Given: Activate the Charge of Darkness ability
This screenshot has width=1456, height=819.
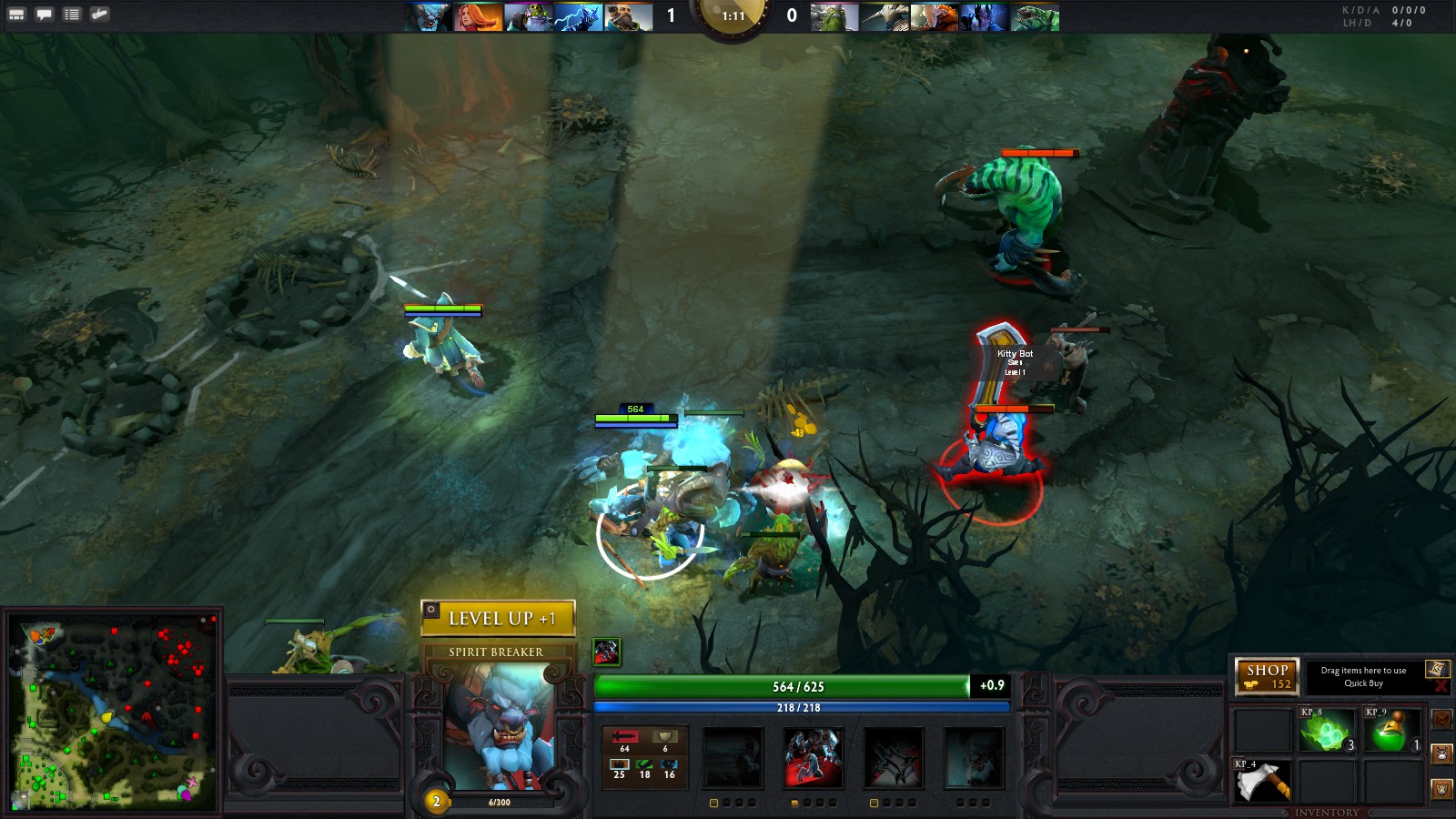Looking at the screenshot, I should tap(733, 757).
